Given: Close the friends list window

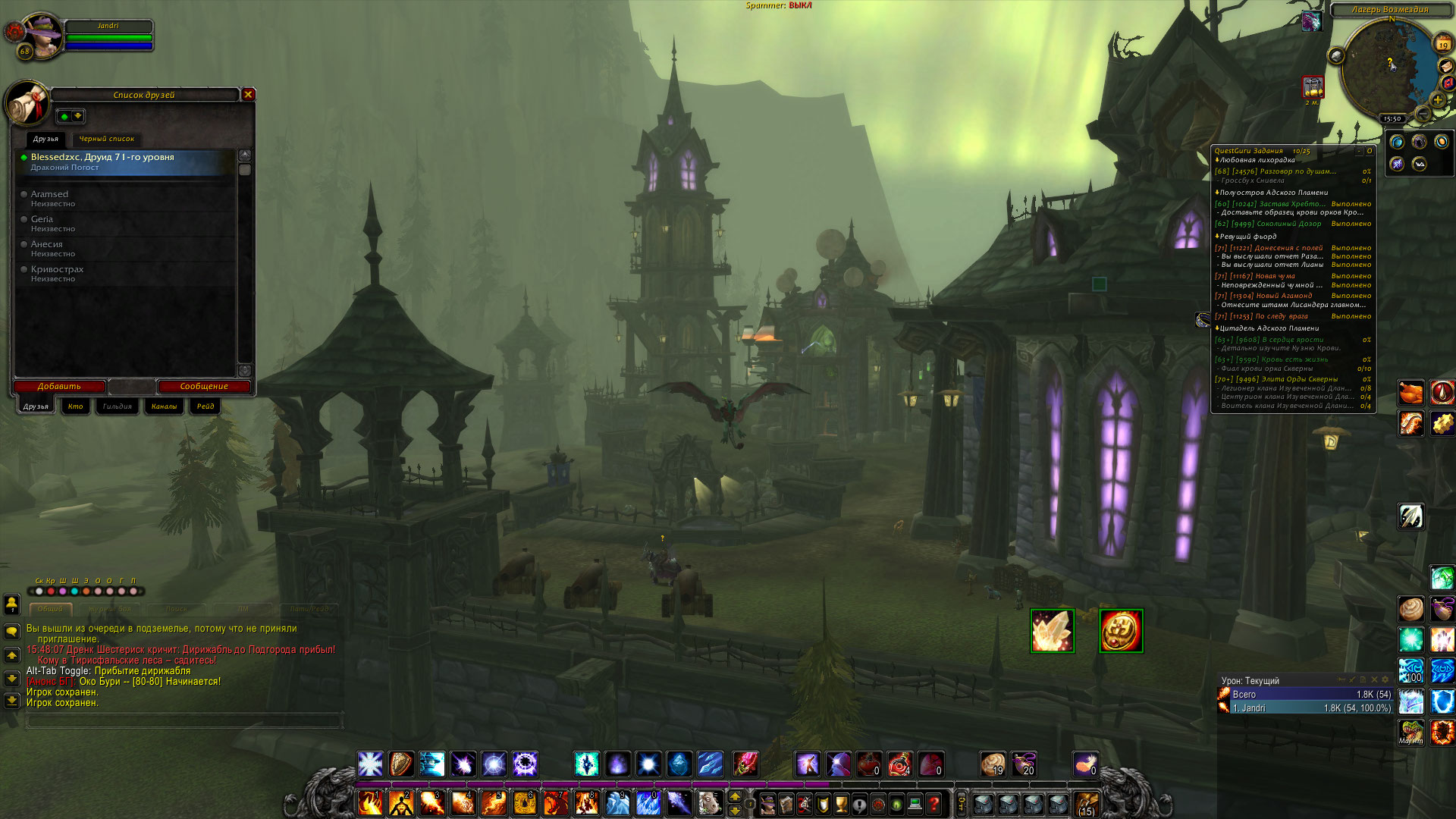Looking at the screenshot, I should [248, 95].
